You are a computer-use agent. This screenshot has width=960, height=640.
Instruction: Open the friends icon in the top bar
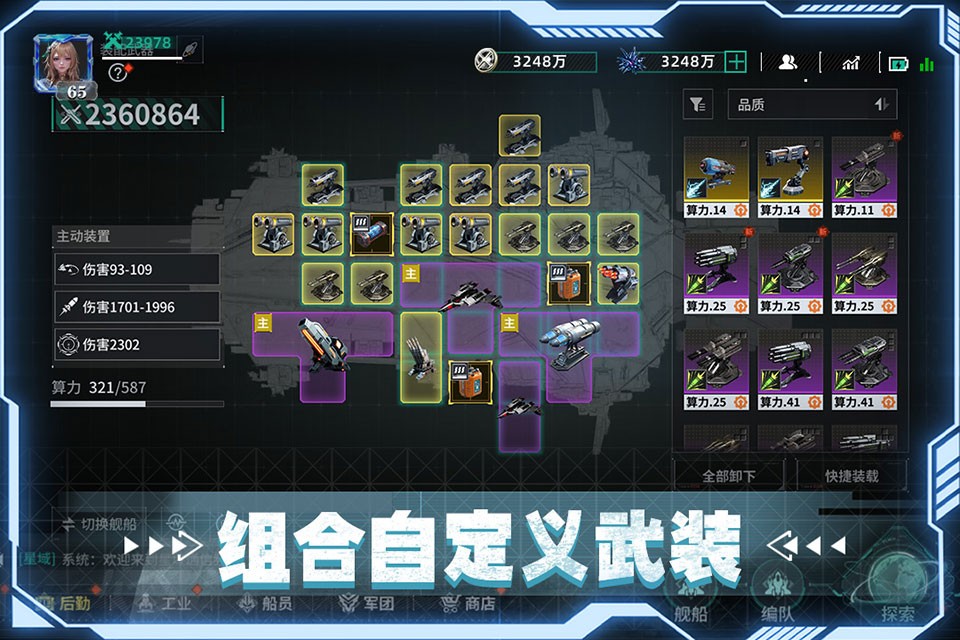[x=788, y=62]
